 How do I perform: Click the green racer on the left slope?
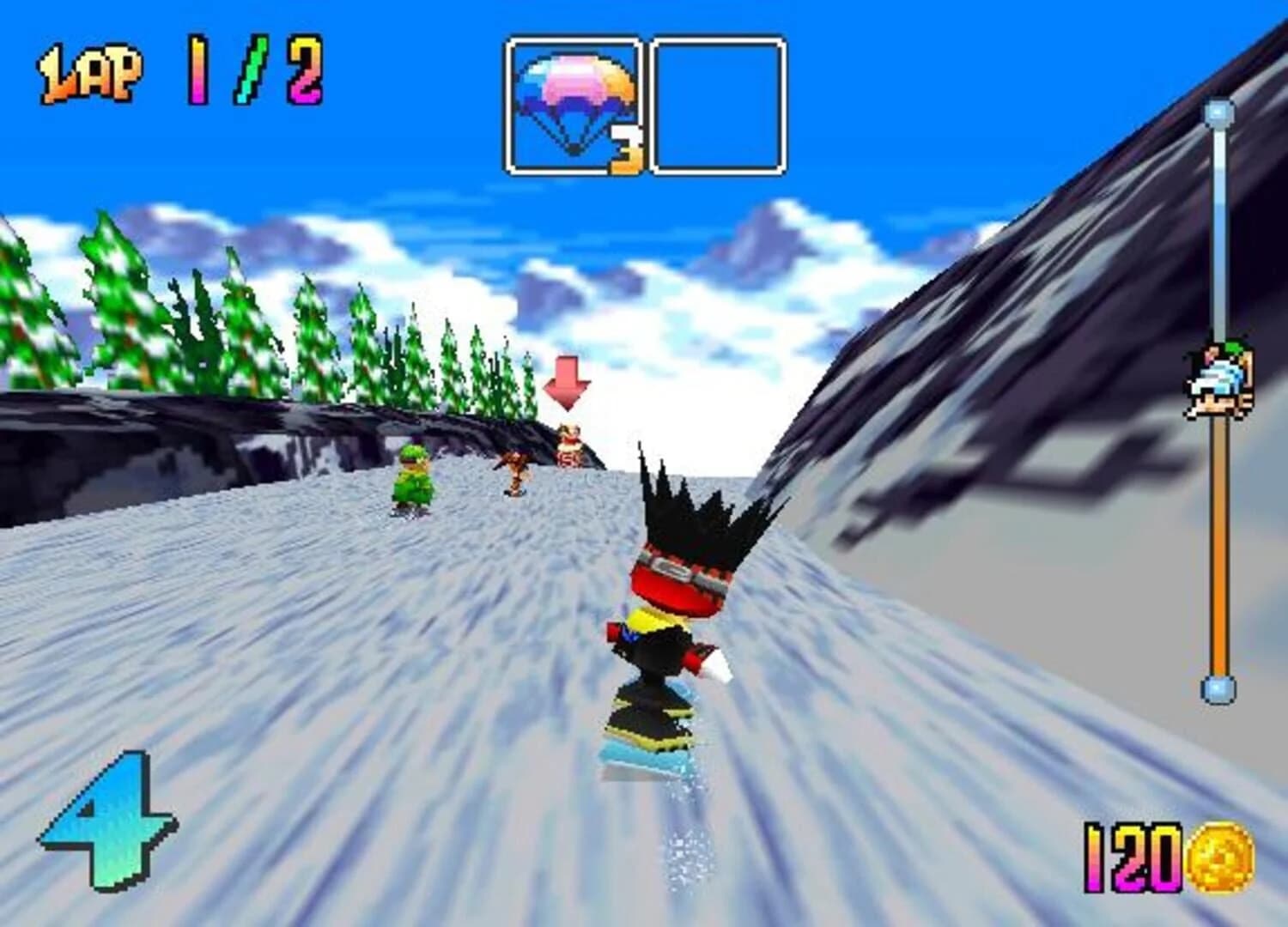(412, 481)
